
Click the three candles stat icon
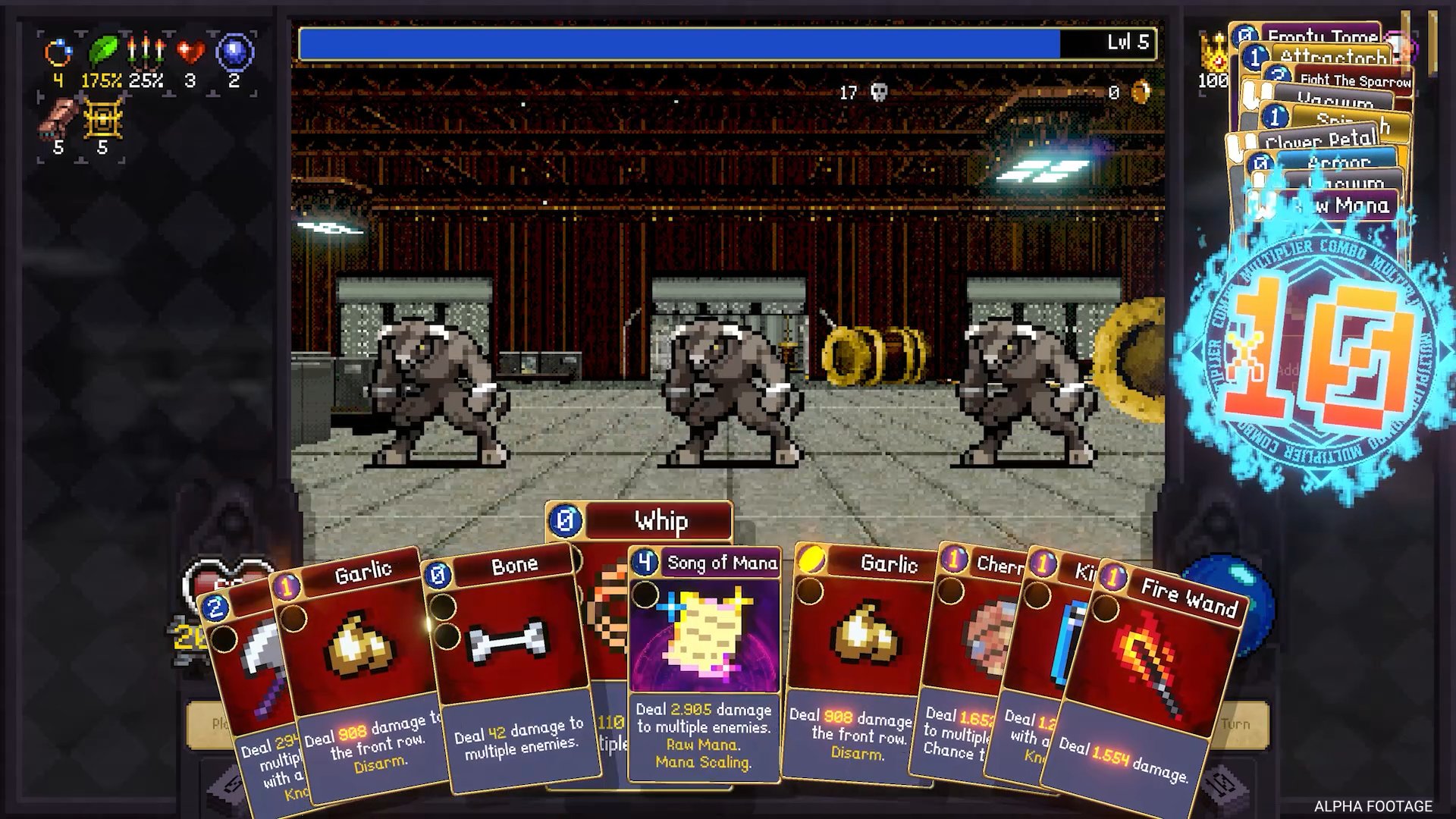[x=146, y=52]
